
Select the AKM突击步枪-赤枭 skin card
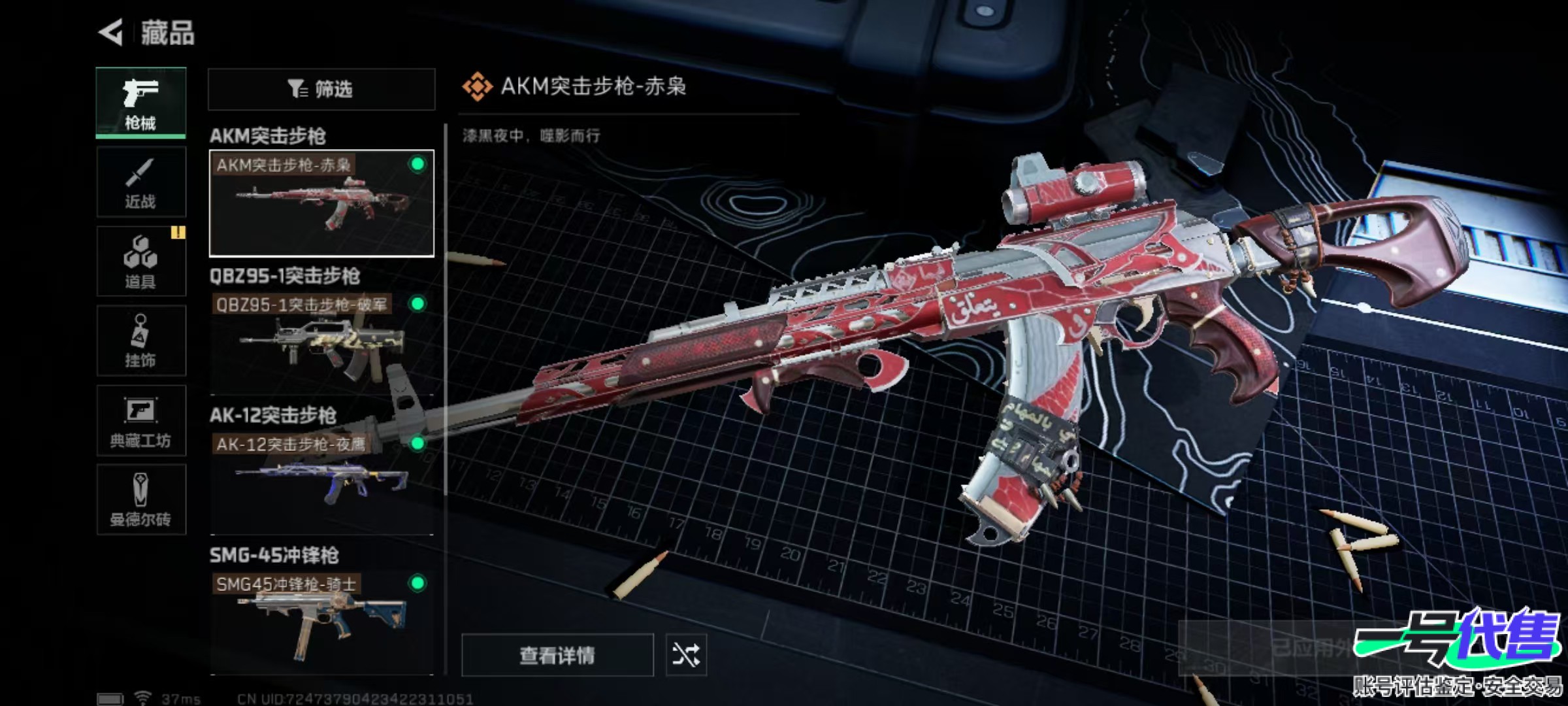[x=321, y=203]
